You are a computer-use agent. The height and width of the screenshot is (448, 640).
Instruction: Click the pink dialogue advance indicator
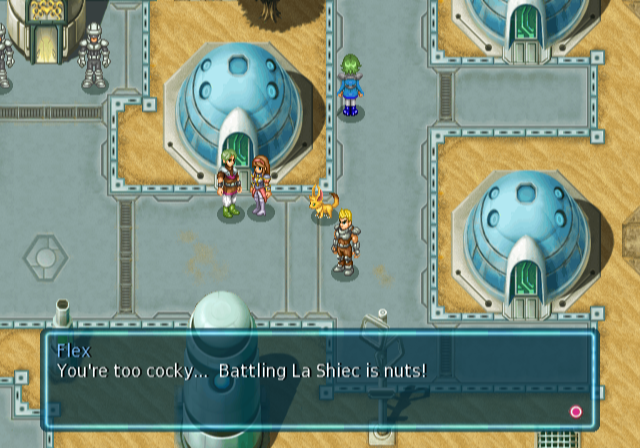click(x=575, y=411)
